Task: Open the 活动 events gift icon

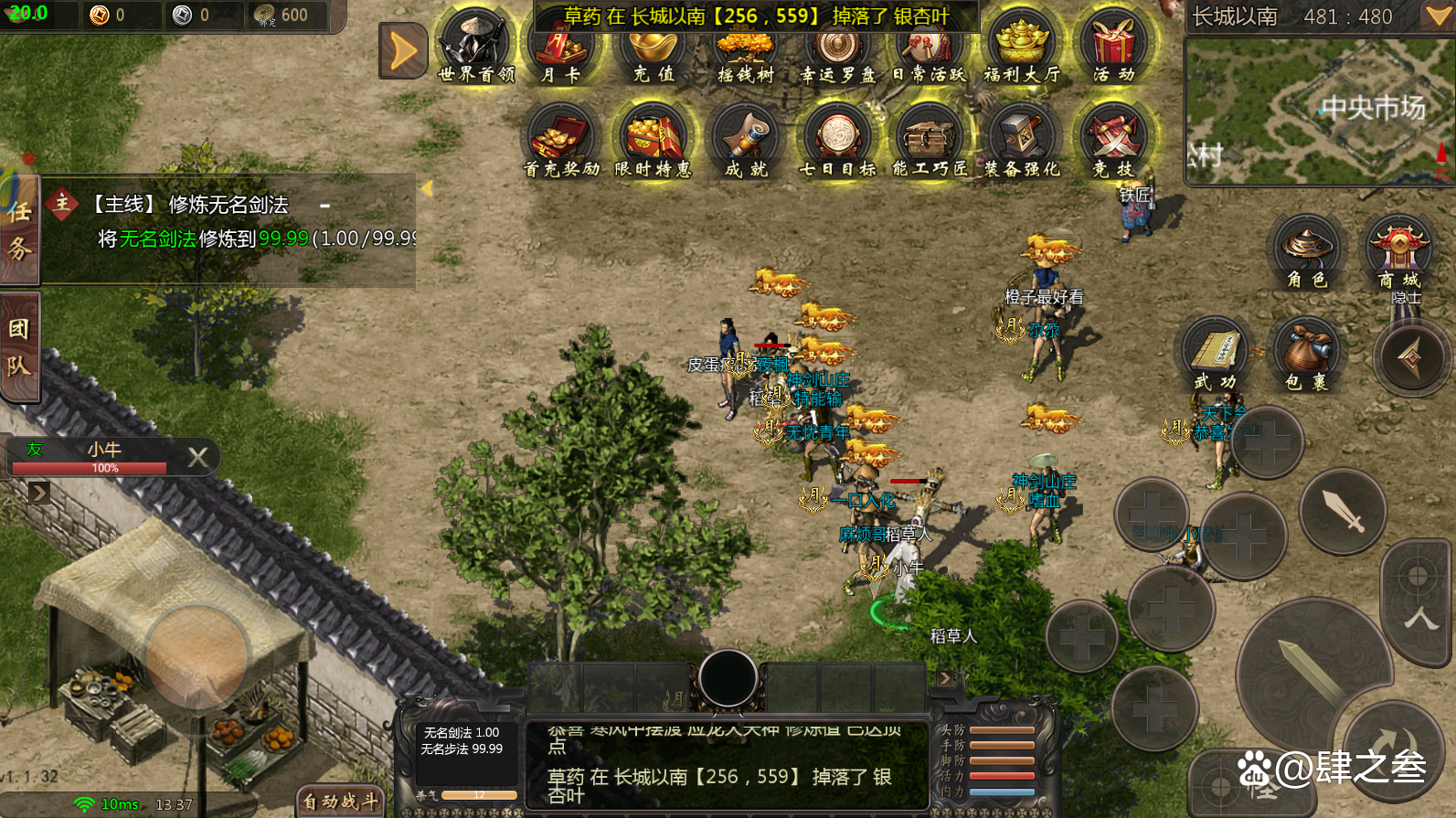Action: (x=1113, y=48)
